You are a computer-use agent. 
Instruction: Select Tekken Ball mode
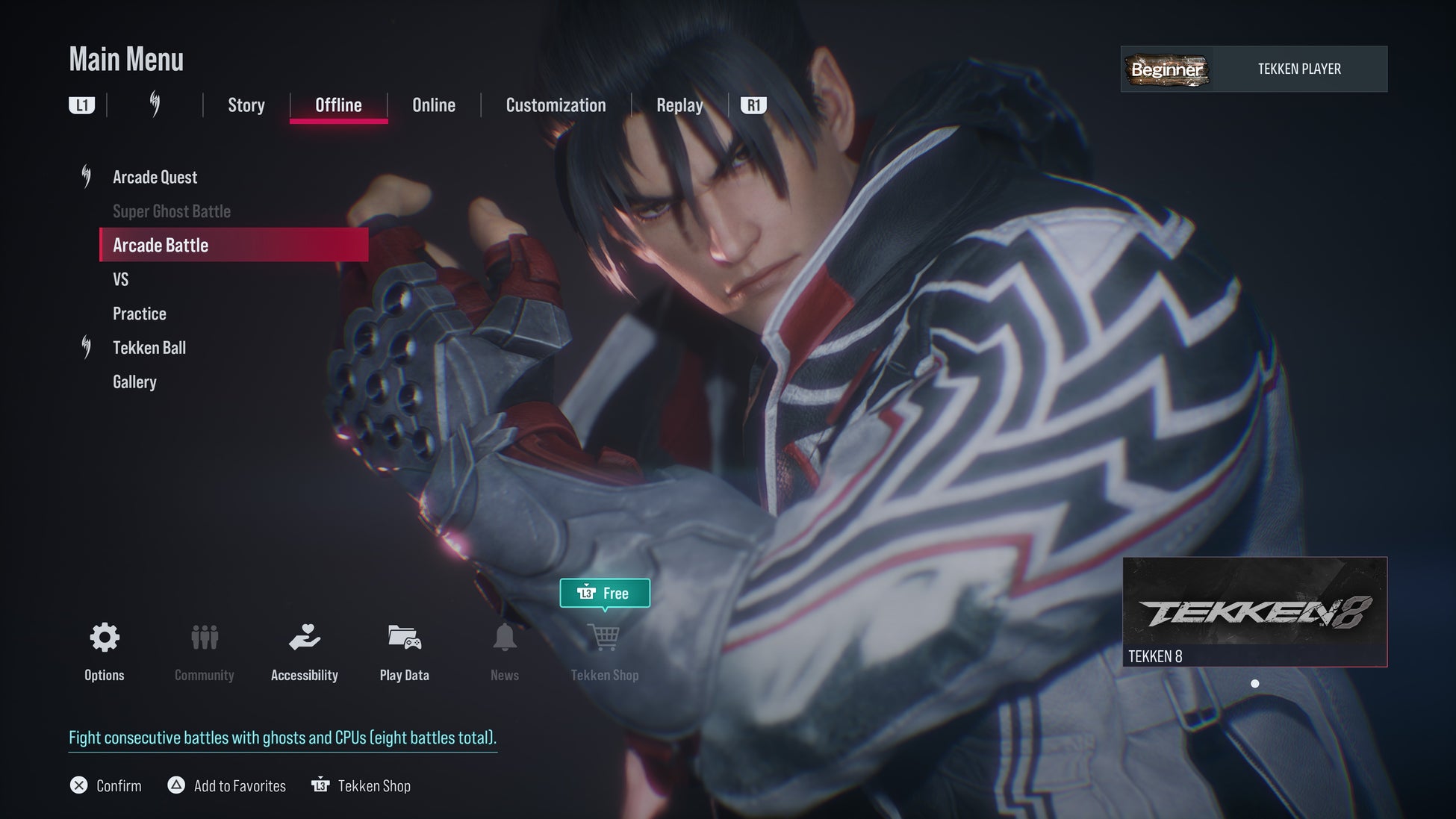click(149, 348)
